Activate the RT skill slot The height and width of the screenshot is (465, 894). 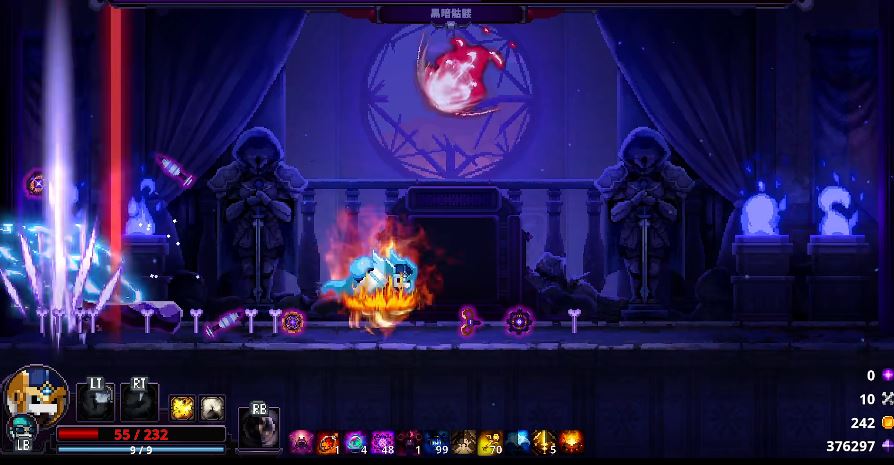[139, 400]
